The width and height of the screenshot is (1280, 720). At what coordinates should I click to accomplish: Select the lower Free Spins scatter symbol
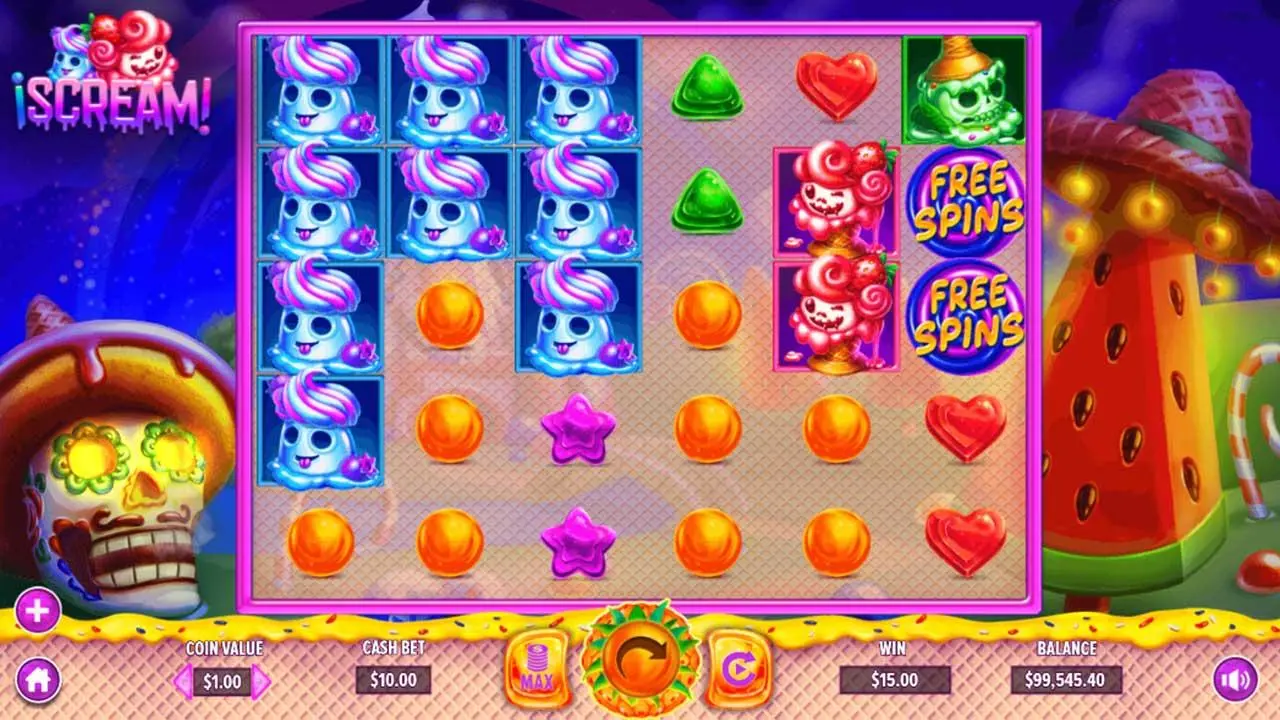pos(966,318)
